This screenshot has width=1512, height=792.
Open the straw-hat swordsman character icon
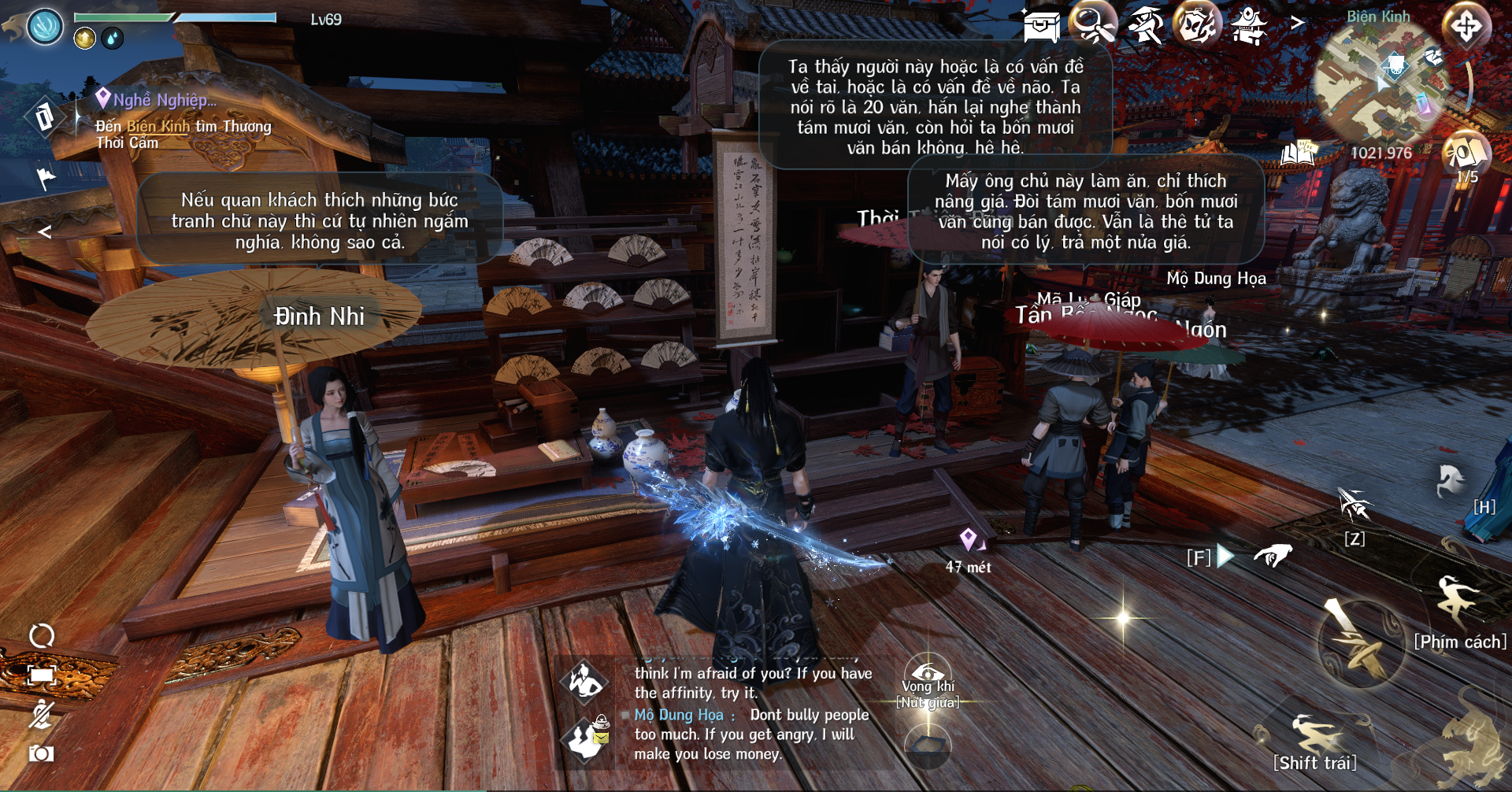tap(1145, 26)
